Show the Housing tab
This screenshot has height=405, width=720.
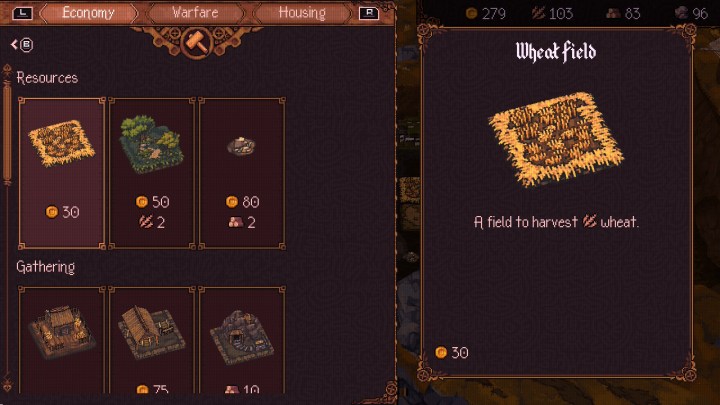pyautogui.click(x=302, y=14)
